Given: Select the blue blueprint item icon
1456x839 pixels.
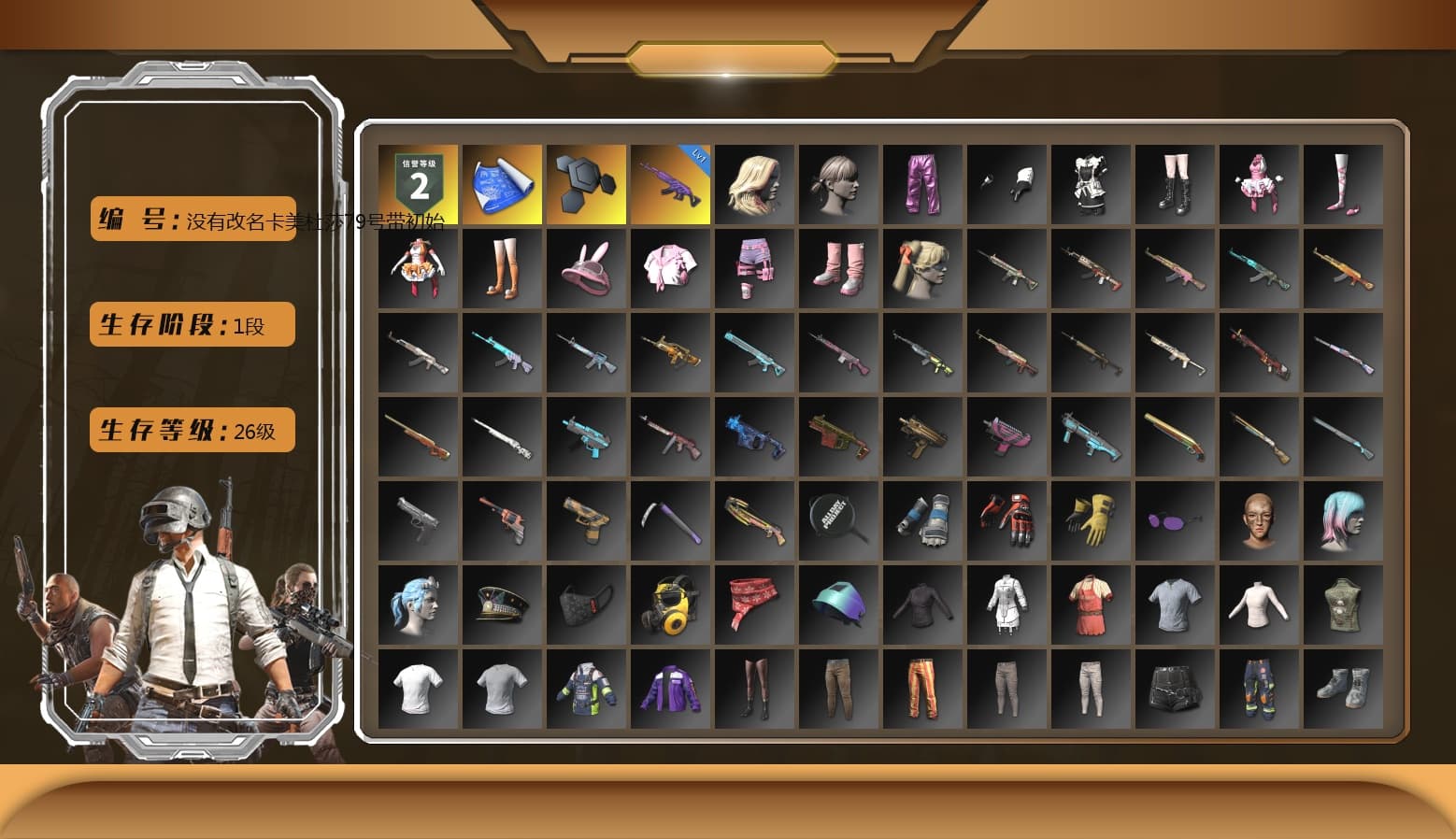Looking at the screenshot, I should [x=501, y=182].
